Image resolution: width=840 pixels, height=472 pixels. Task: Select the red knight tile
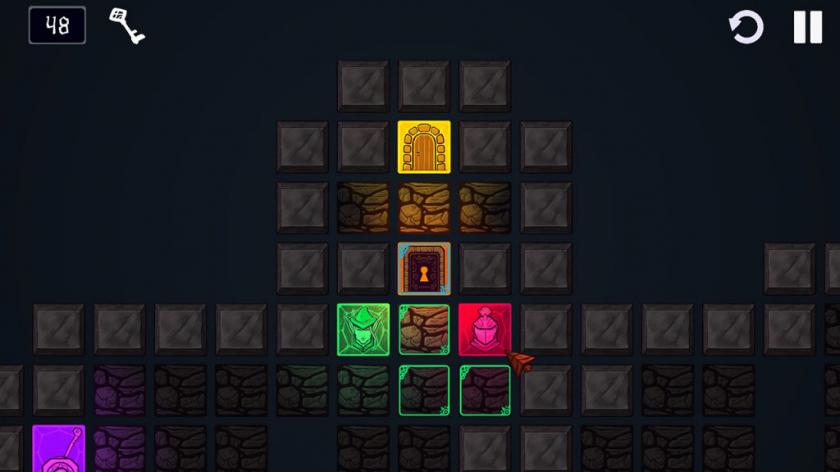(485, 330)
